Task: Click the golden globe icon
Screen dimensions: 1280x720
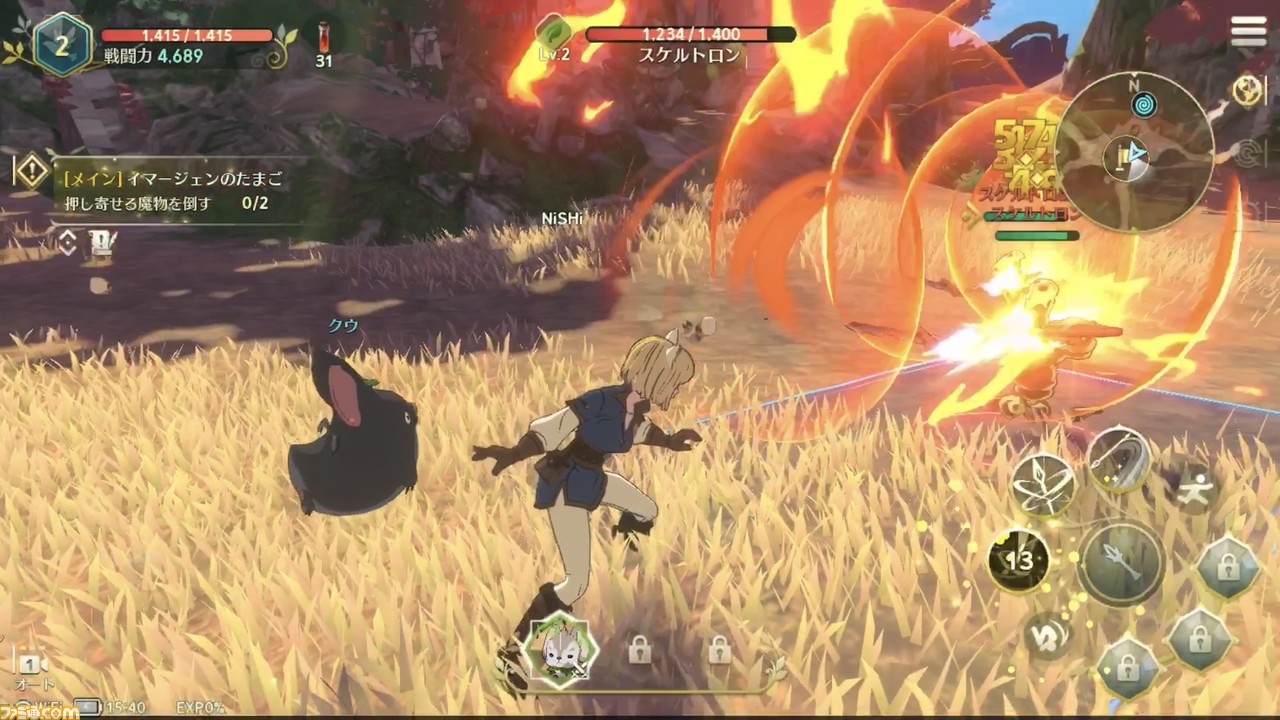Action: (x=1247, y=90)
